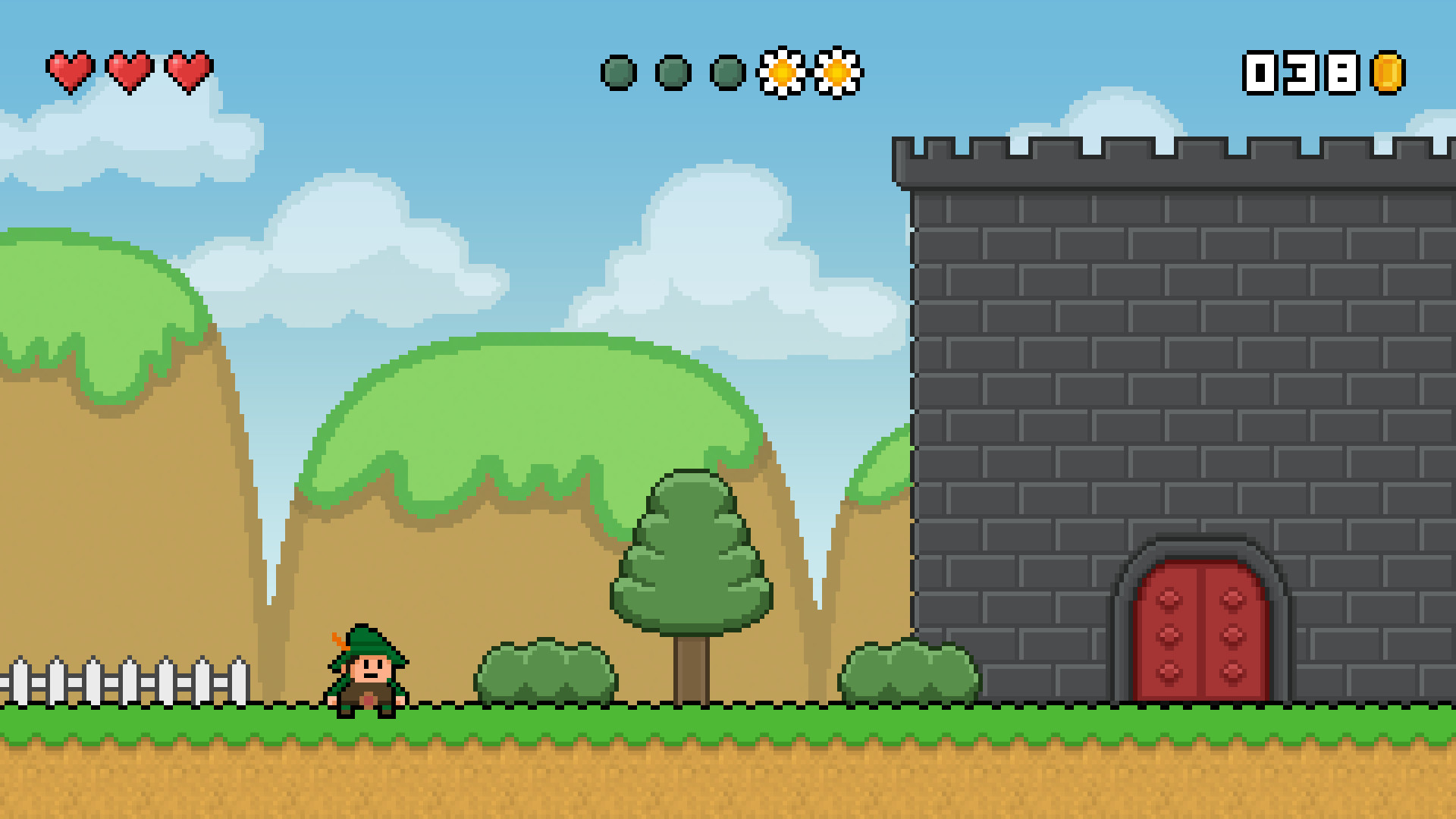Toggle the third dark orb indicator
This screenshot has width=1456, height=819.
pos(726,72)
